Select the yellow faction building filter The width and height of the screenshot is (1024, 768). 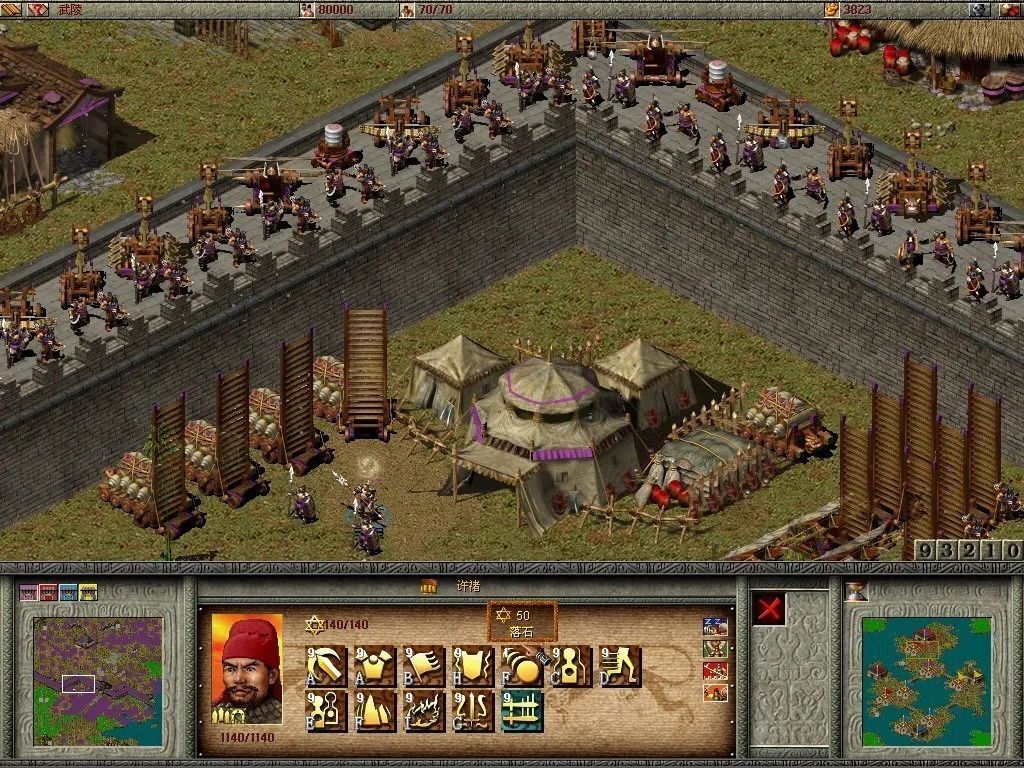click(x=88, y=592)
